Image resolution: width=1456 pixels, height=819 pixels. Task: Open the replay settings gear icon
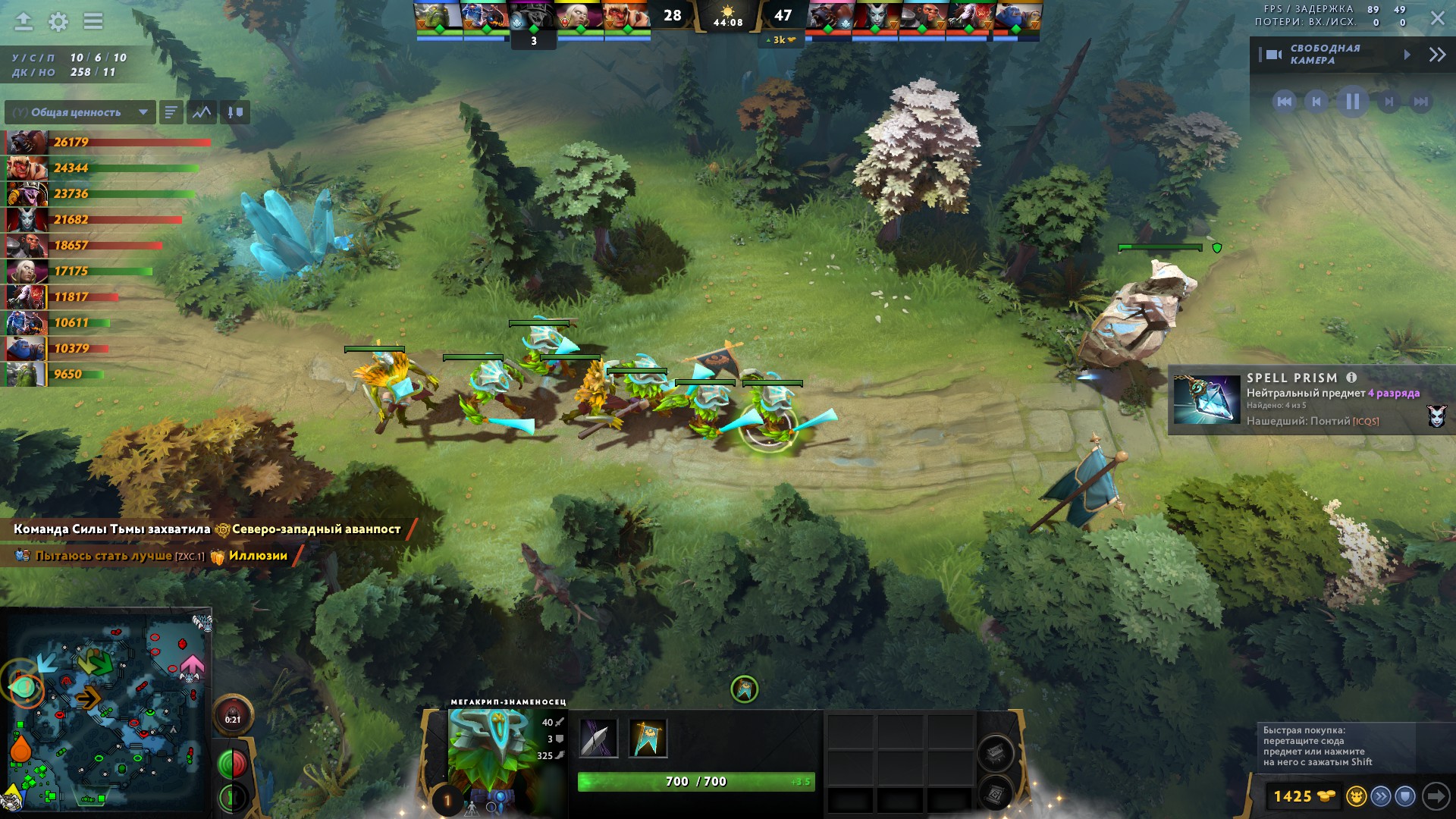[x=58, y=21]
